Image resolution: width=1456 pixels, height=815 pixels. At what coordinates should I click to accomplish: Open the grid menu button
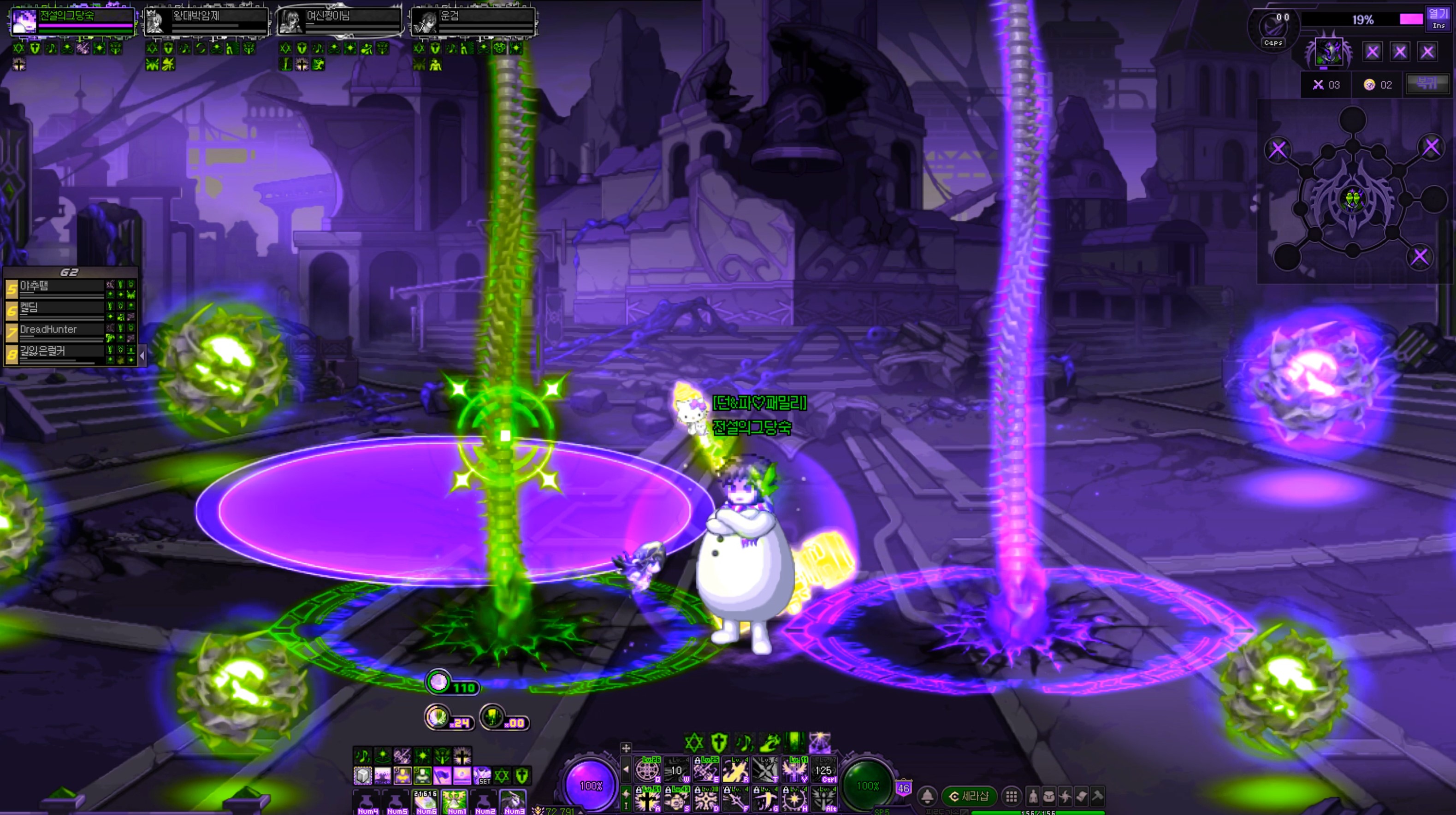(x=1011, y=797)
